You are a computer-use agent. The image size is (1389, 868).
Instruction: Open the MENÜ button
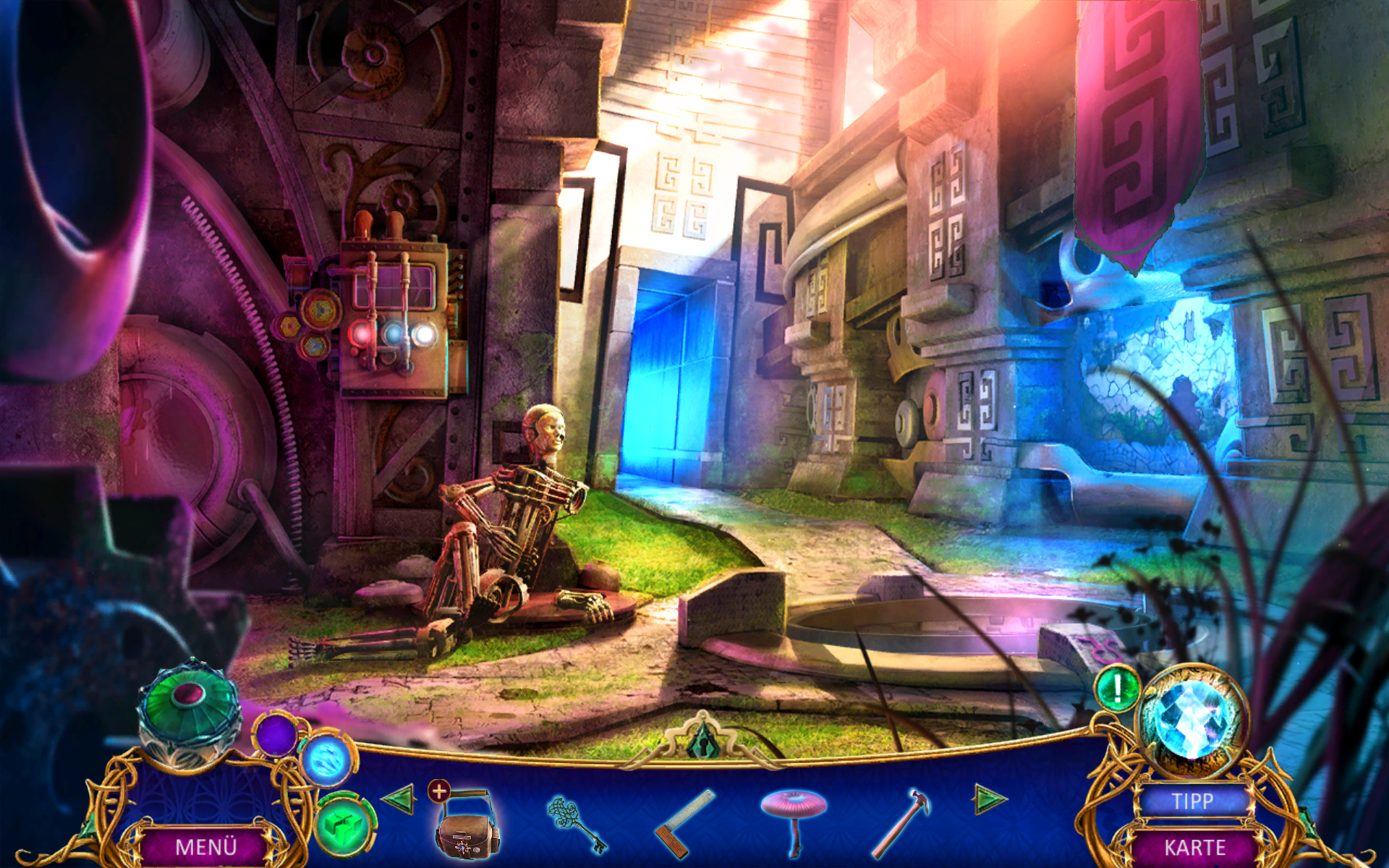[205, 846]
